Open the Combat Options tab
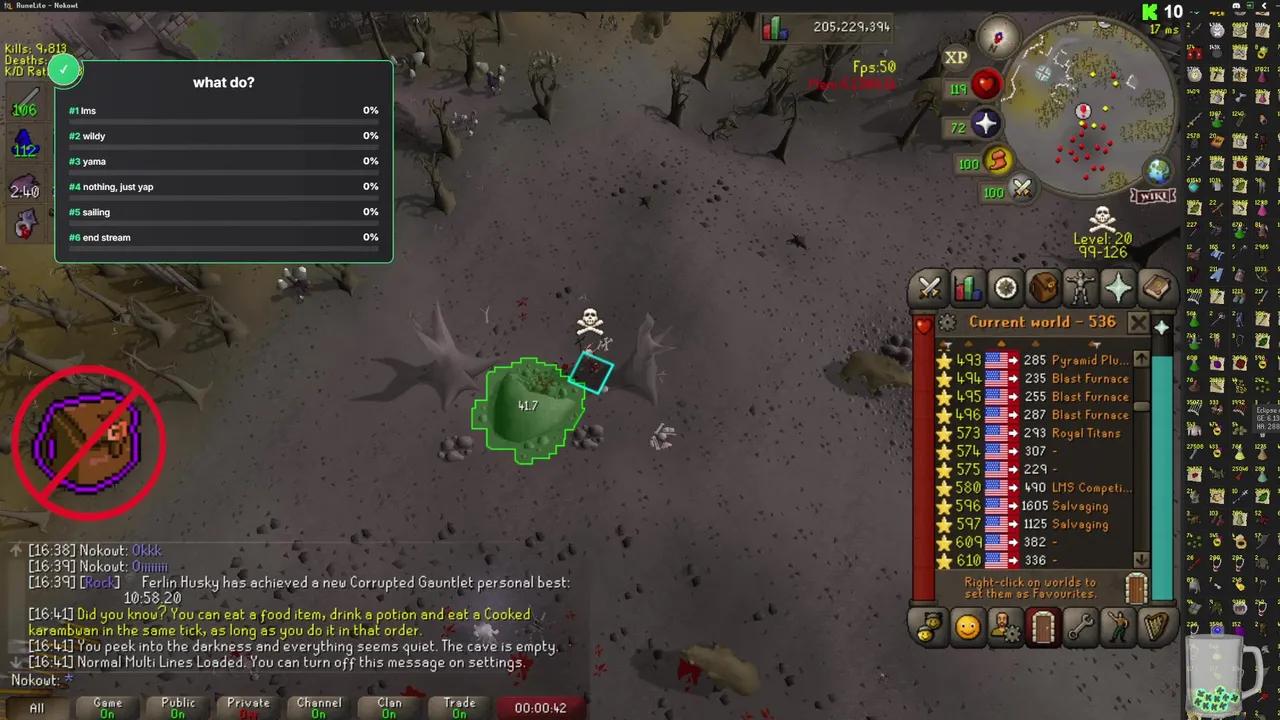Image resolution: width=1280 pixels, height=720 pixels. (x=929, y=288)
